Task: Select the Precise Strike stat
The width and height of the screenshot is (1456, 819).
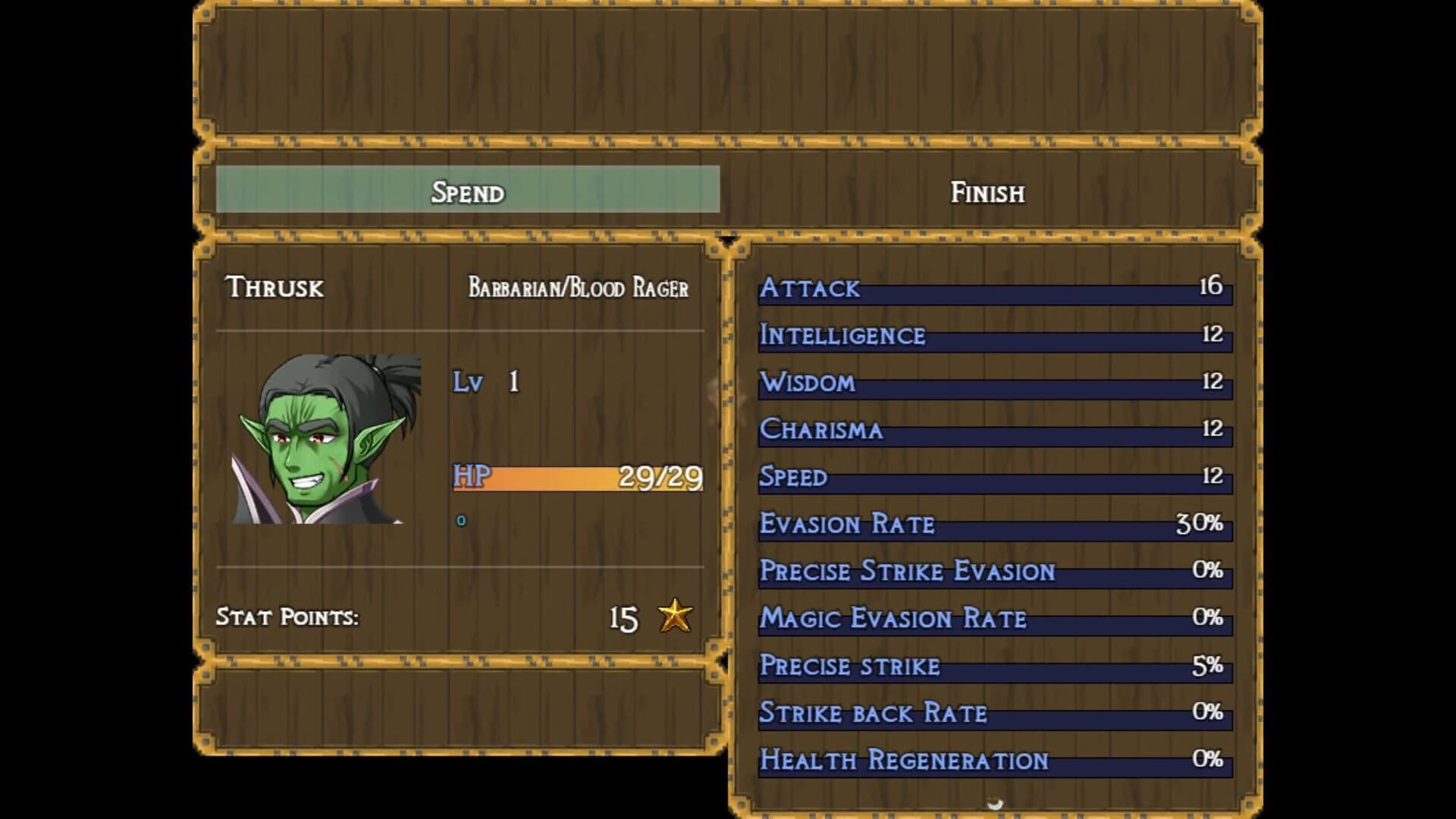Action: 993,665
